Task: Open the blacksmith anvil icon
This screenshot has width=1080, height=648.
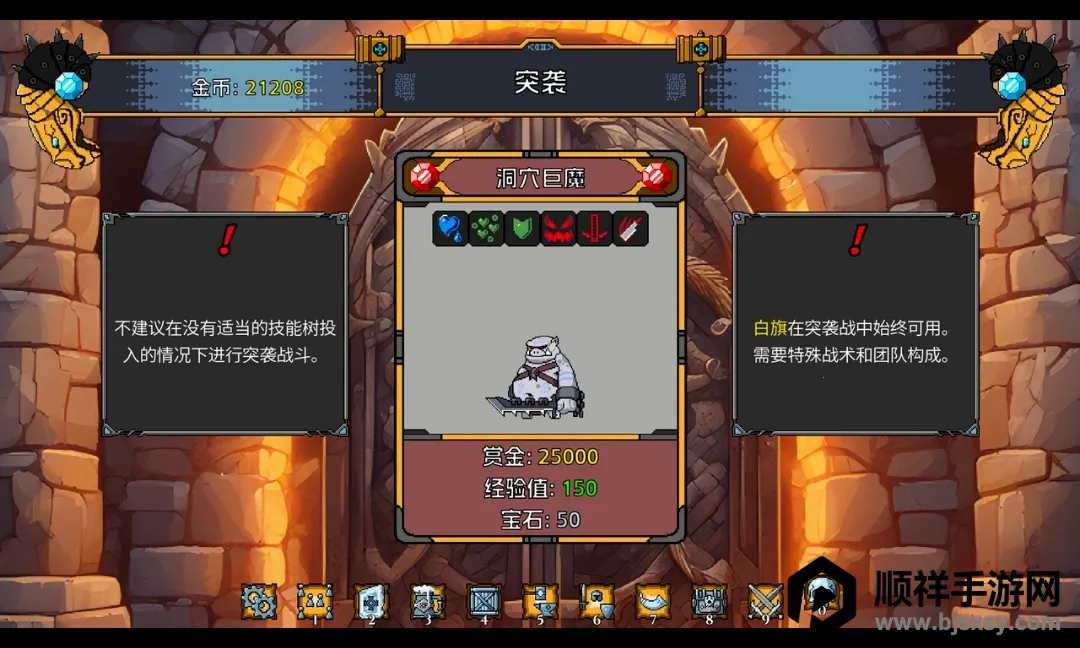Action: tap(541, 601)
